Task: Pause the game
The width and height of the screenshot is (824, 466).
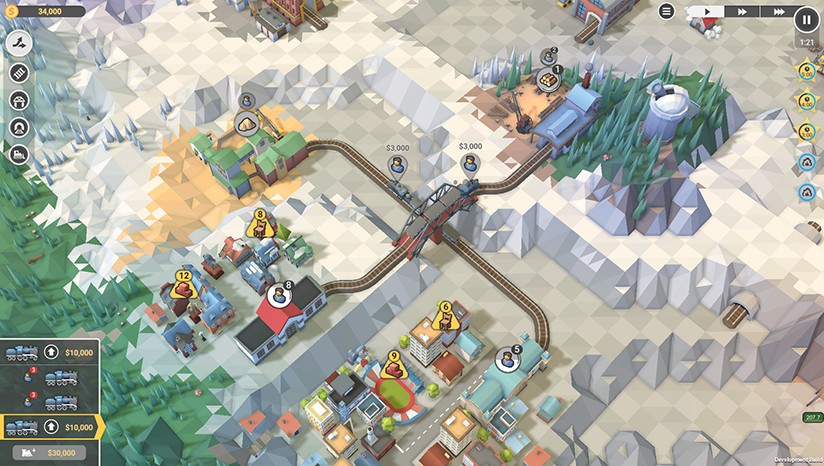Action: (x=806, y=17)
